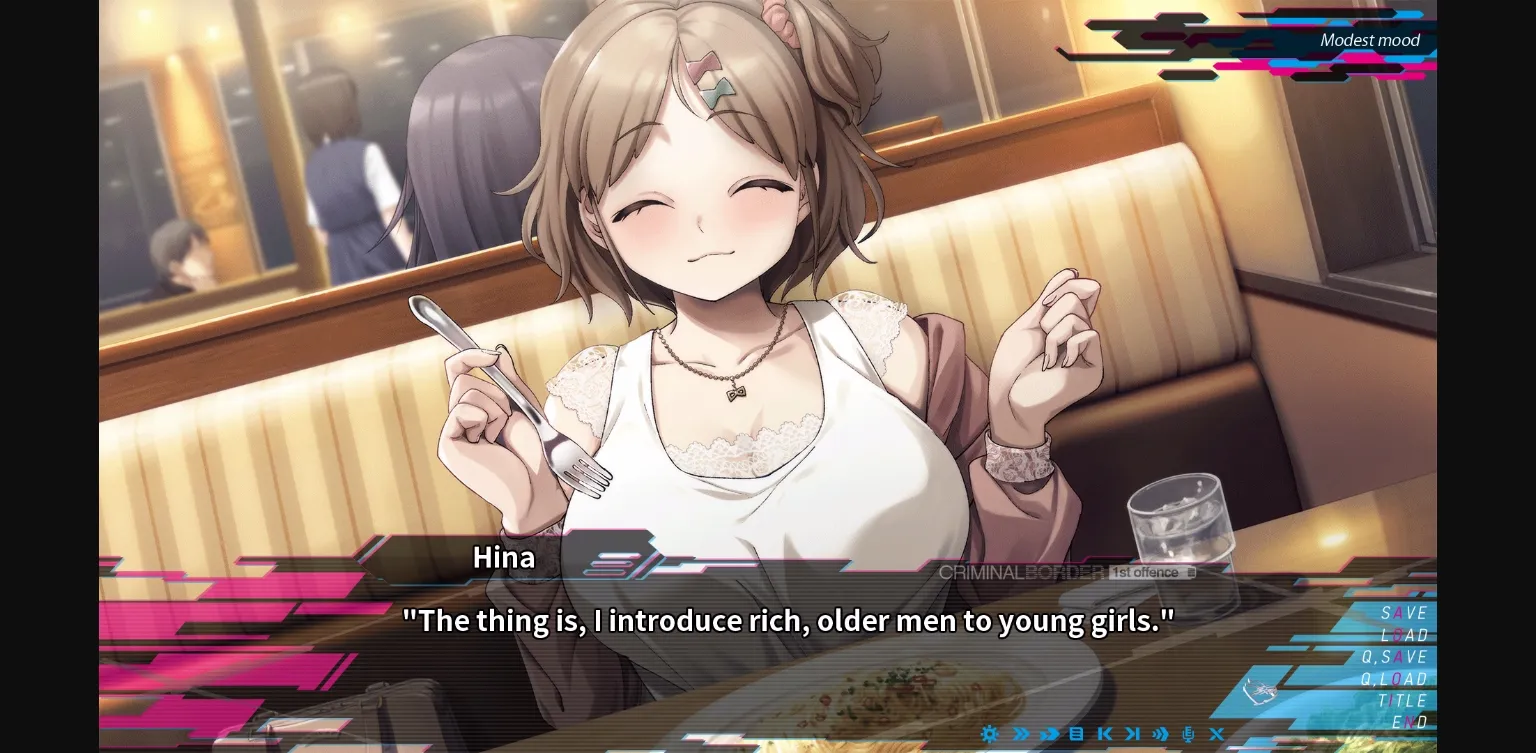Select the triple-arrow auto-advance icon
Viewport: 1536px width, 753px height.
[1161, 735]
